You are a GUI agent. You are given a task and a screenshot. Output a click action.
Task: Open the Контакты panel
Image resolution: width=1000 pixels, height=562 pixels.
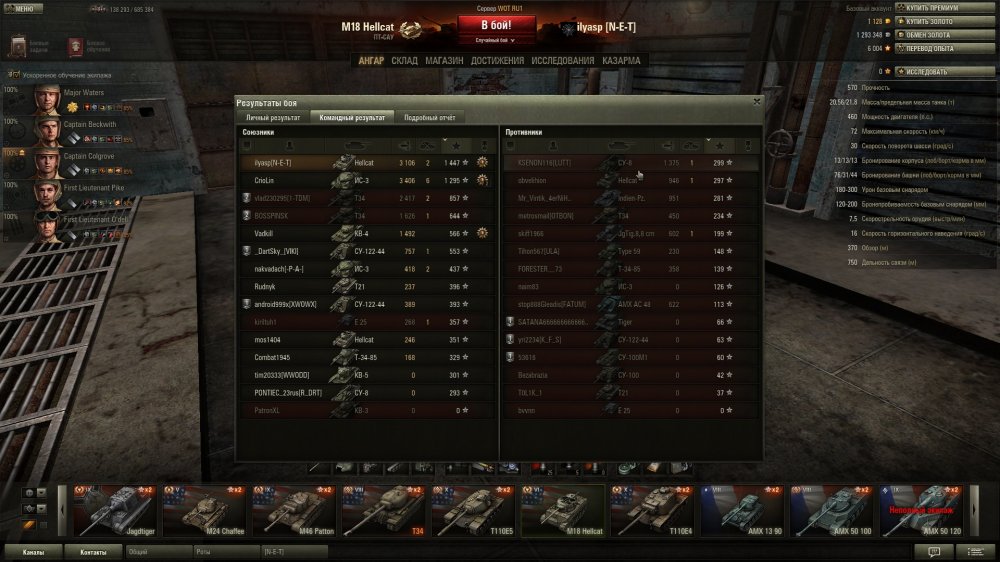coord(93,551)
